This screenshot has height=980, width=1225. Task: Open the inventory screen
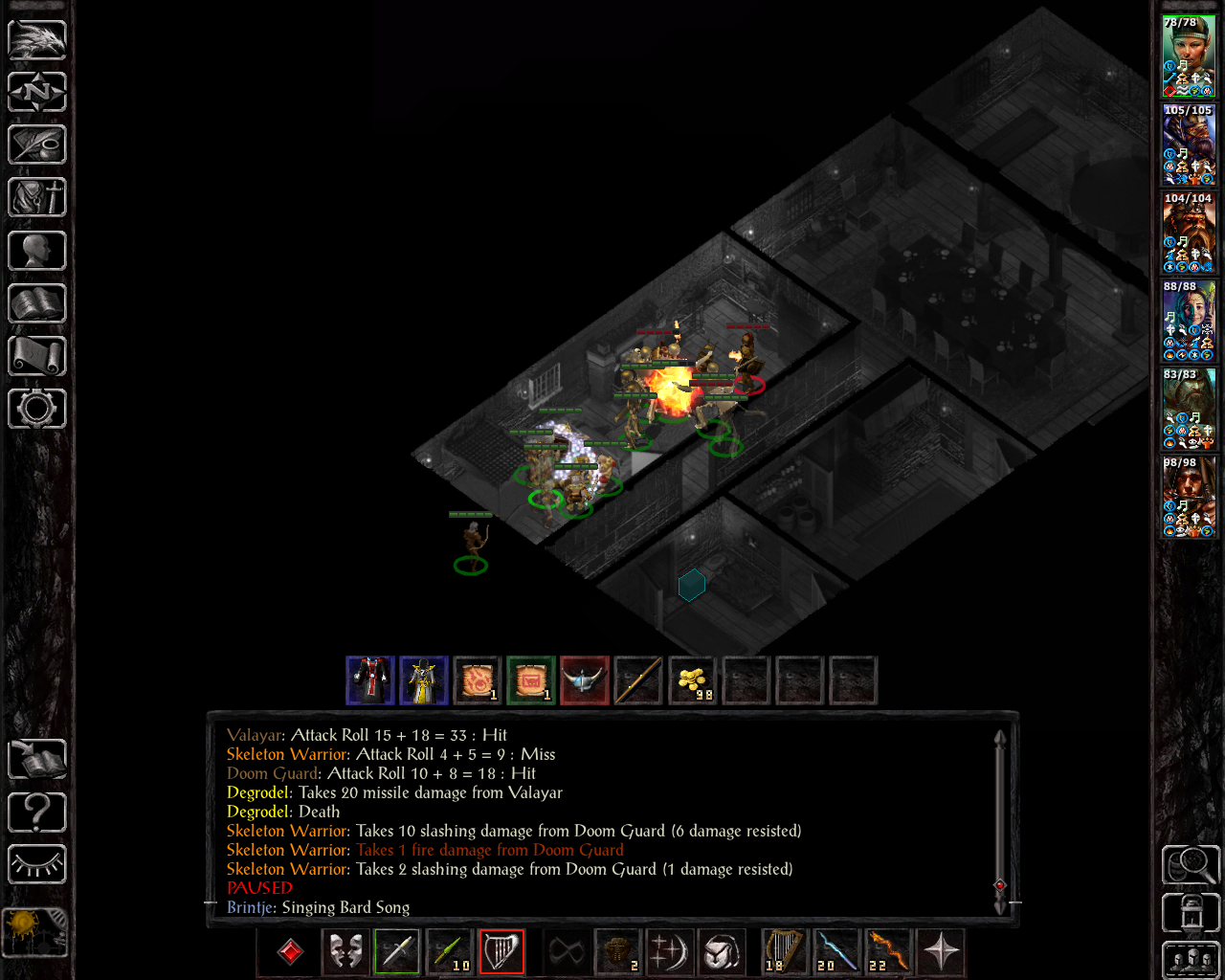click(x=37, y=198)
